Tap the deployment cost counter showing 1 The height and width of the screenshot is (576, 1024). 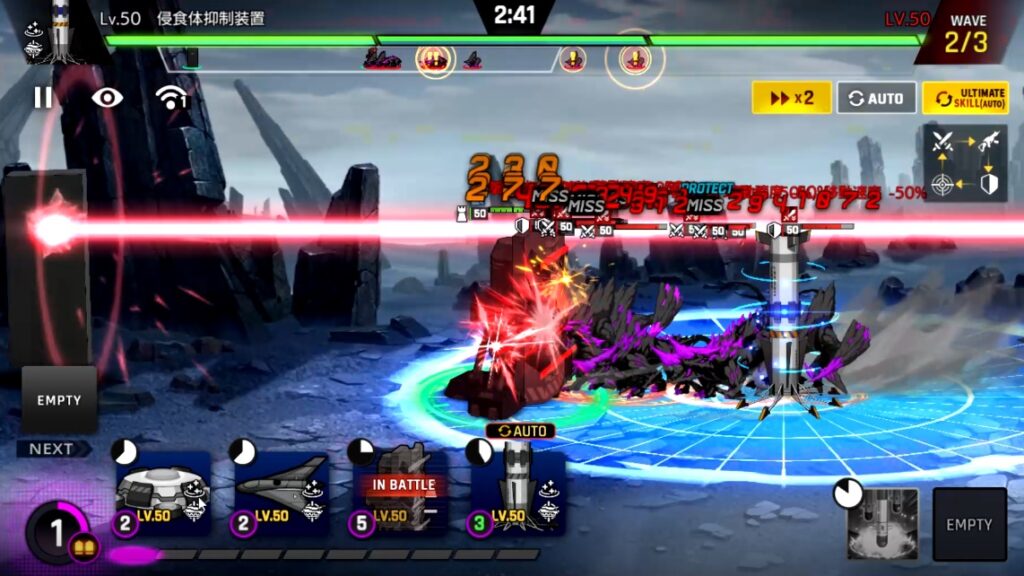(59, 530)
